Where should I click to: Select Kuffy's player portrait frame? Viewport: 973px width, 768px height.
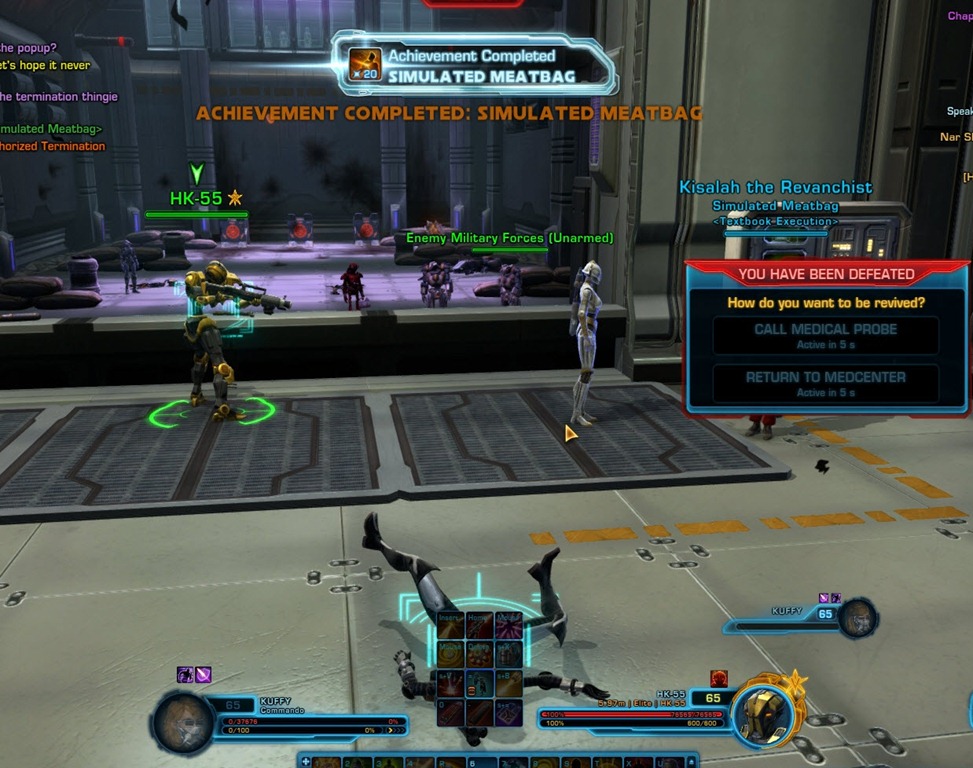click(183, 722)
